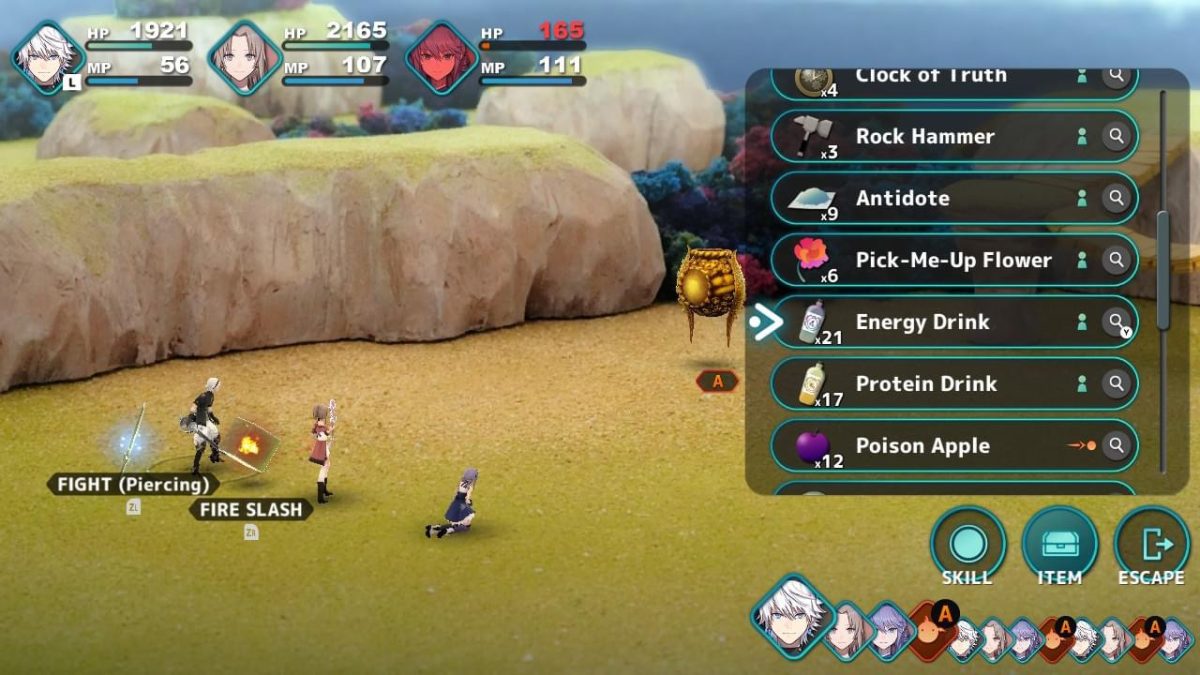
Task: Select the Energy Drink item
Action: [922, 322]
